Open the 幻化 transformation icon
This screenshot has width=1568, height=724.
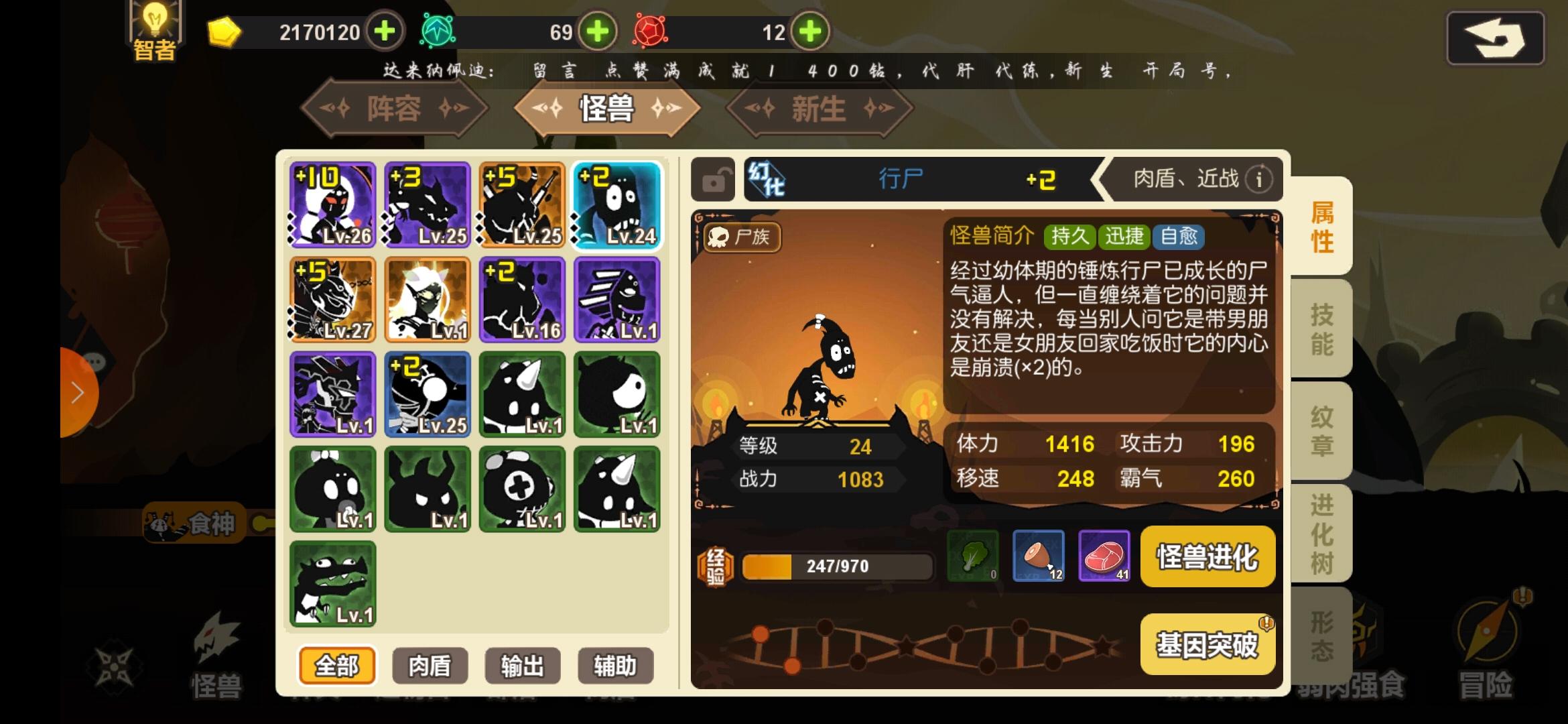[768, 178]
